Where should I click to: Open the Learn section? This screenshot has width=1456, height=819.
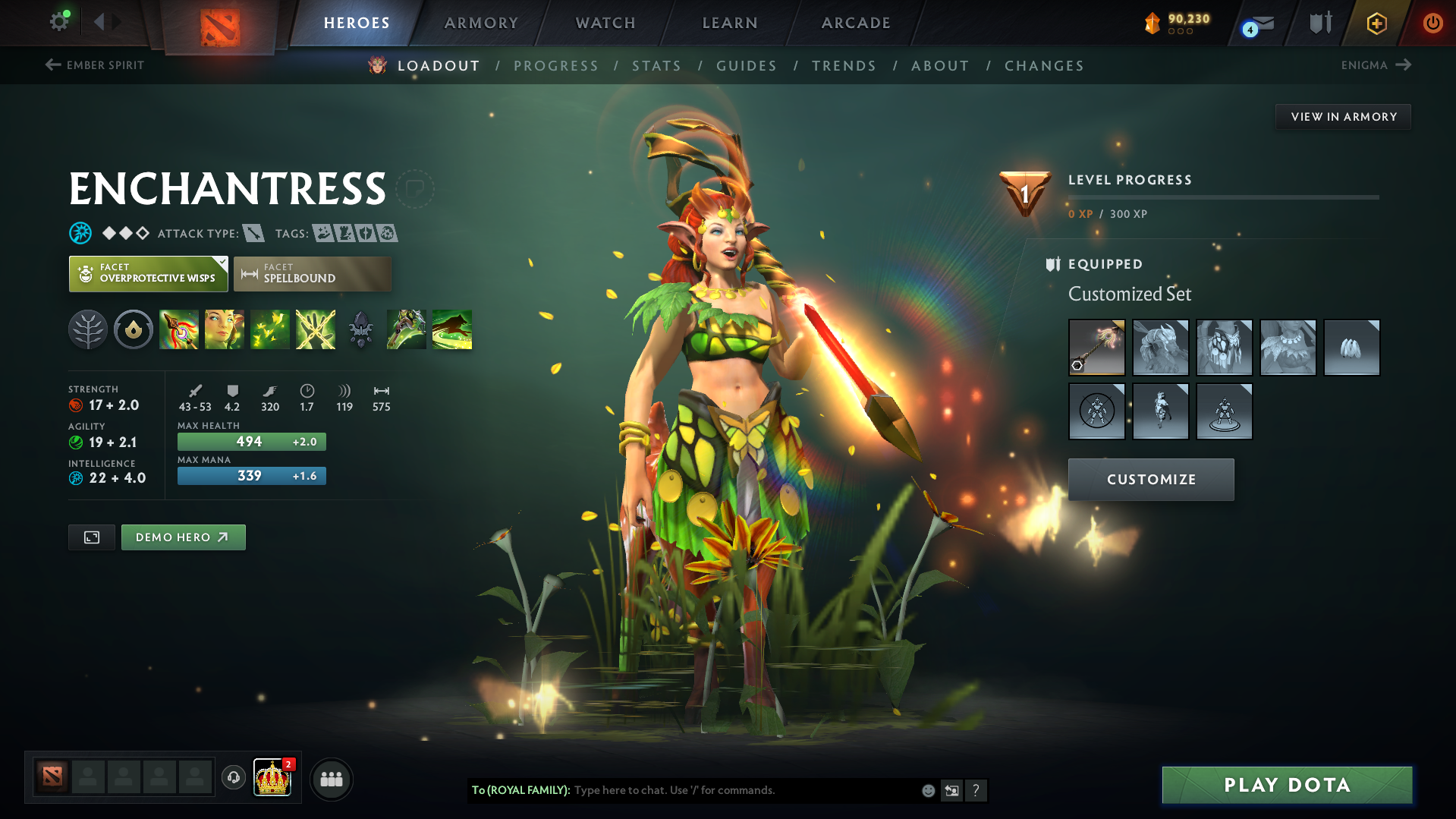[x=730, y=23]
